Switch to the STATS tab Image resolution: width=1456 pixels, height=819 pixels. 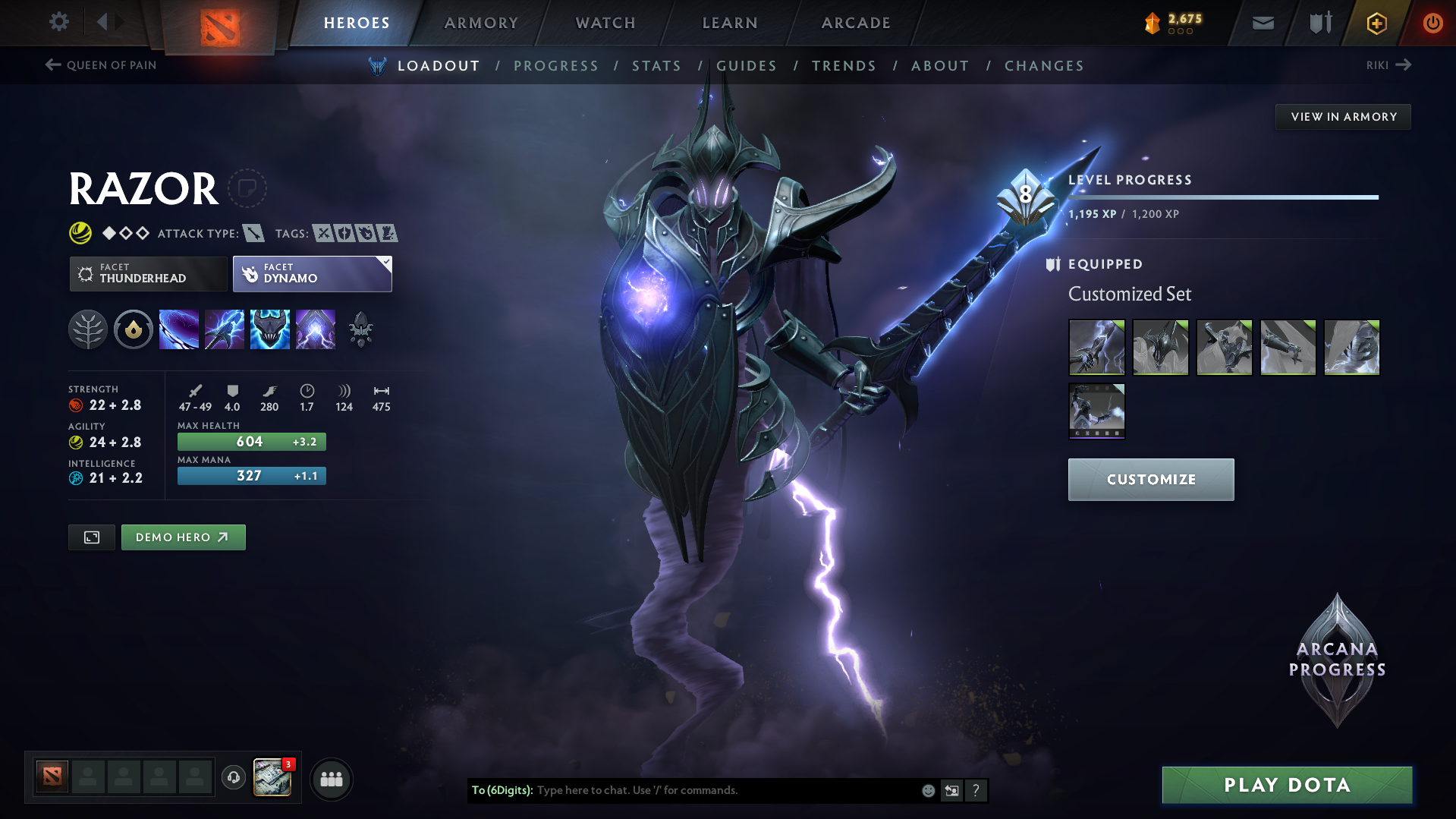point(656,66)
